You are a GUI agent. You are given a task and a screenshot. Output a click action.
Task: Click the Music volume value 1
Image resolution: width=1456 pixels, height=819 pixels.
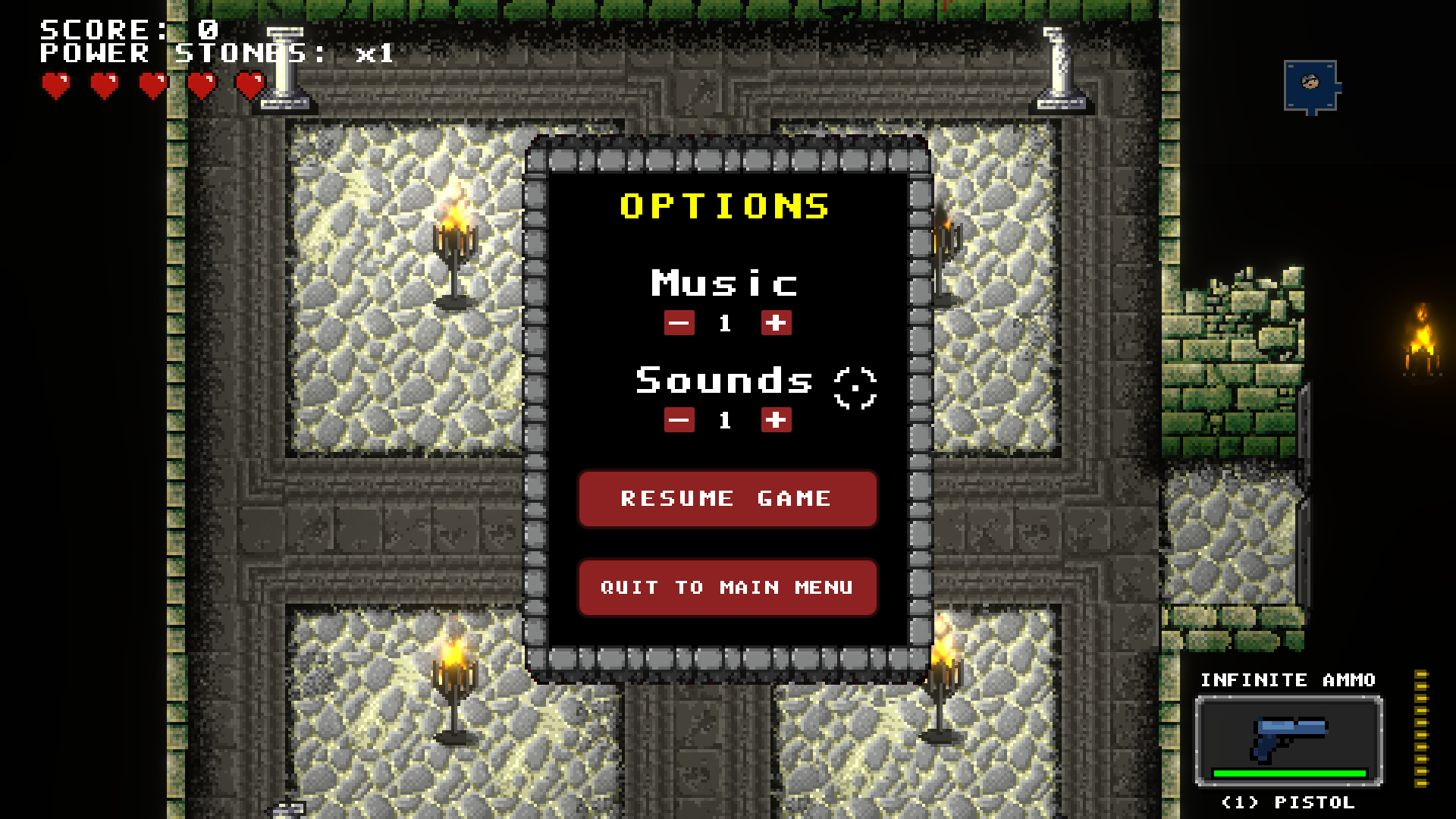[726, 324]
